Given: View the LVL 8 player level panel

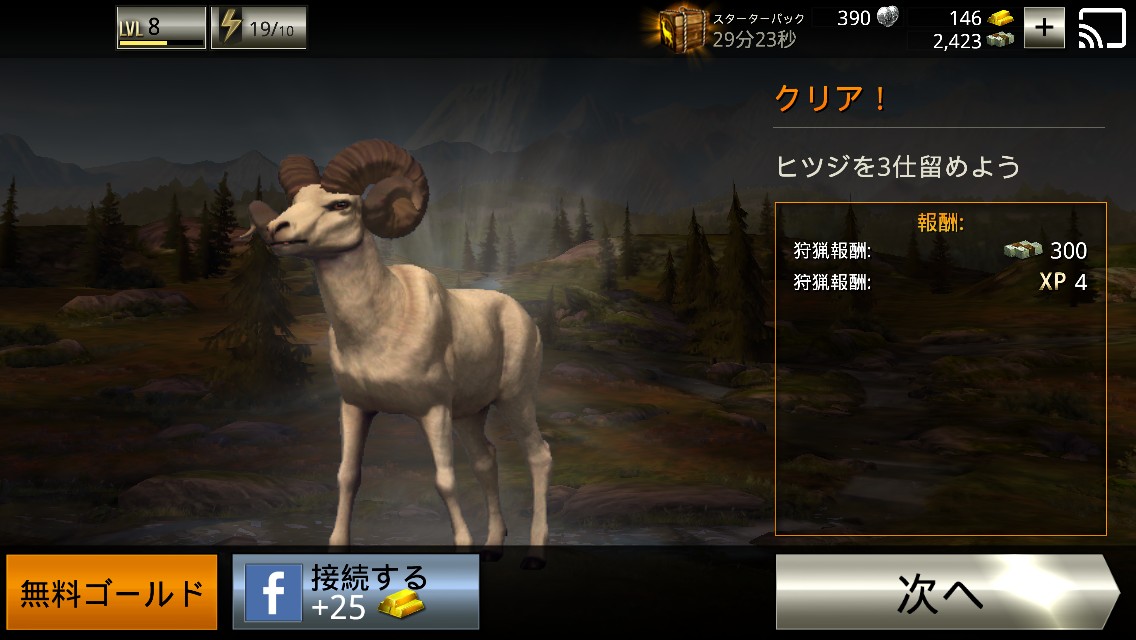Looking at the screenshot, I should (161, 28).
